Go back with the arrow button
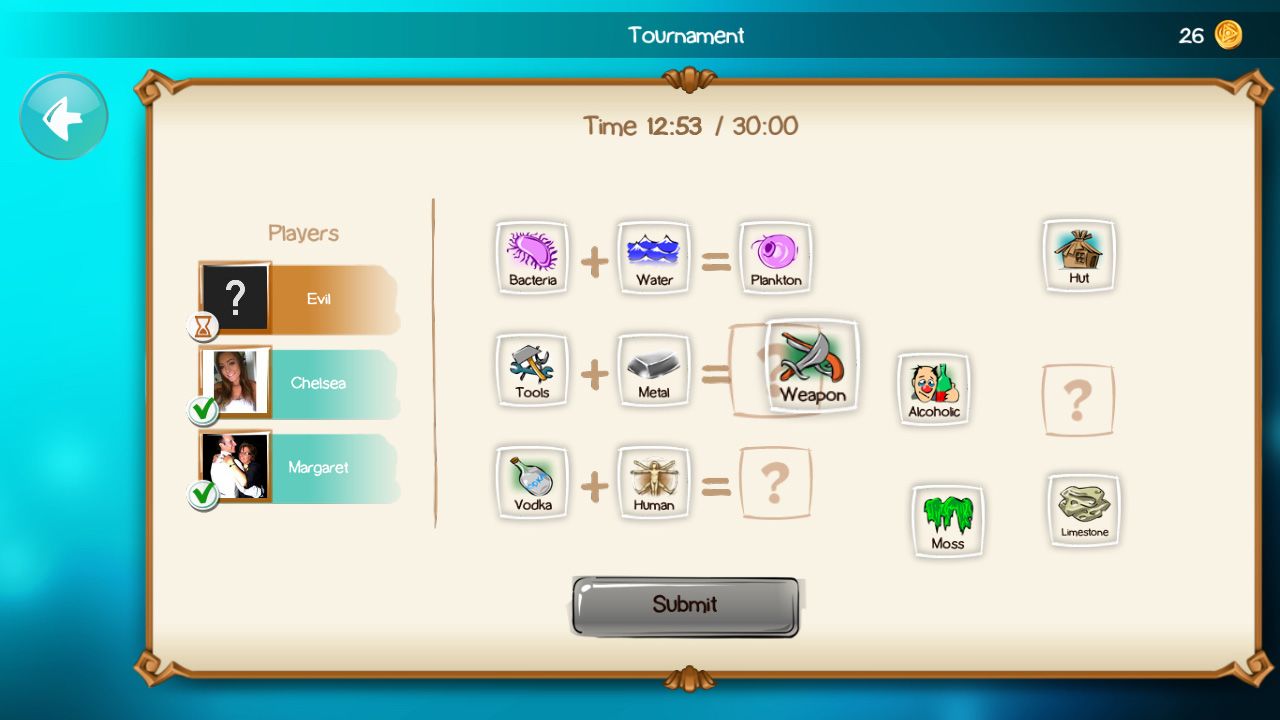Image resolution: width=1280 pixels, height=720 pixels. tap(64, 117)
